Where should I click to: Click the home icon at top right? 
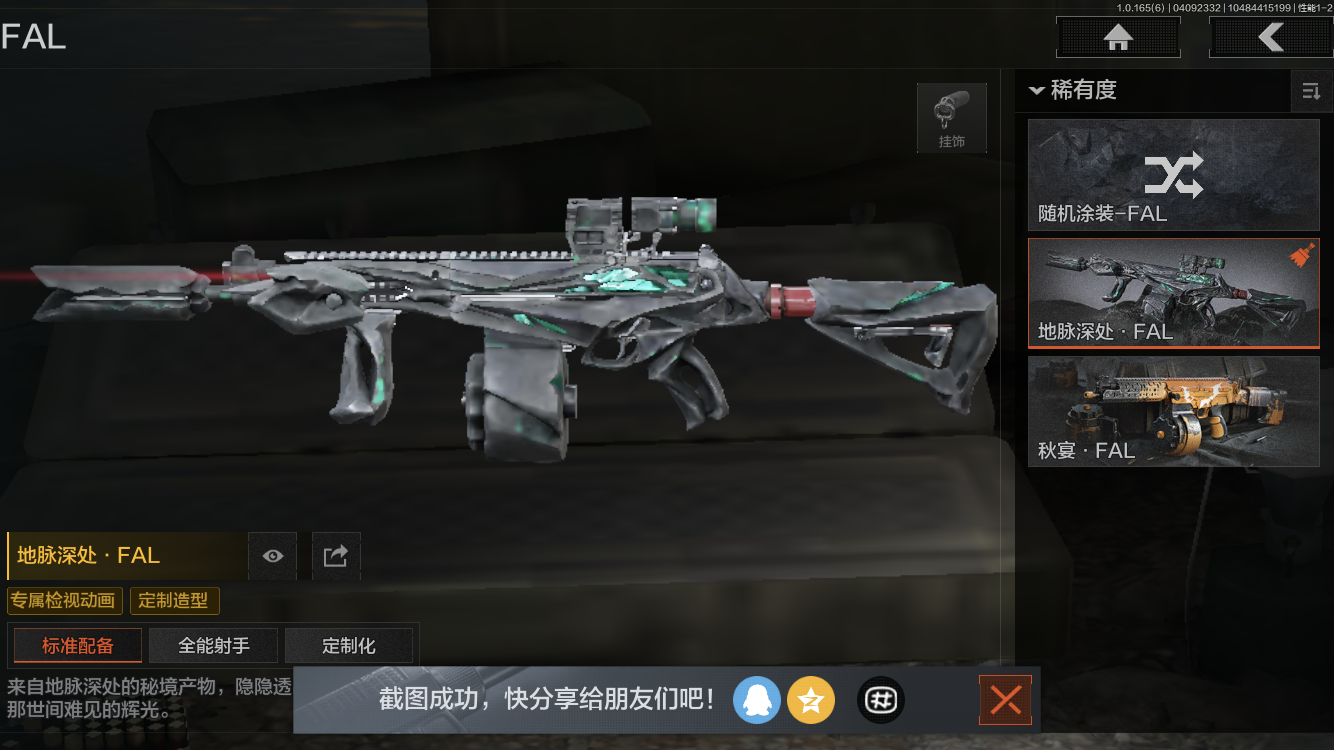(x=1117, y=37)
